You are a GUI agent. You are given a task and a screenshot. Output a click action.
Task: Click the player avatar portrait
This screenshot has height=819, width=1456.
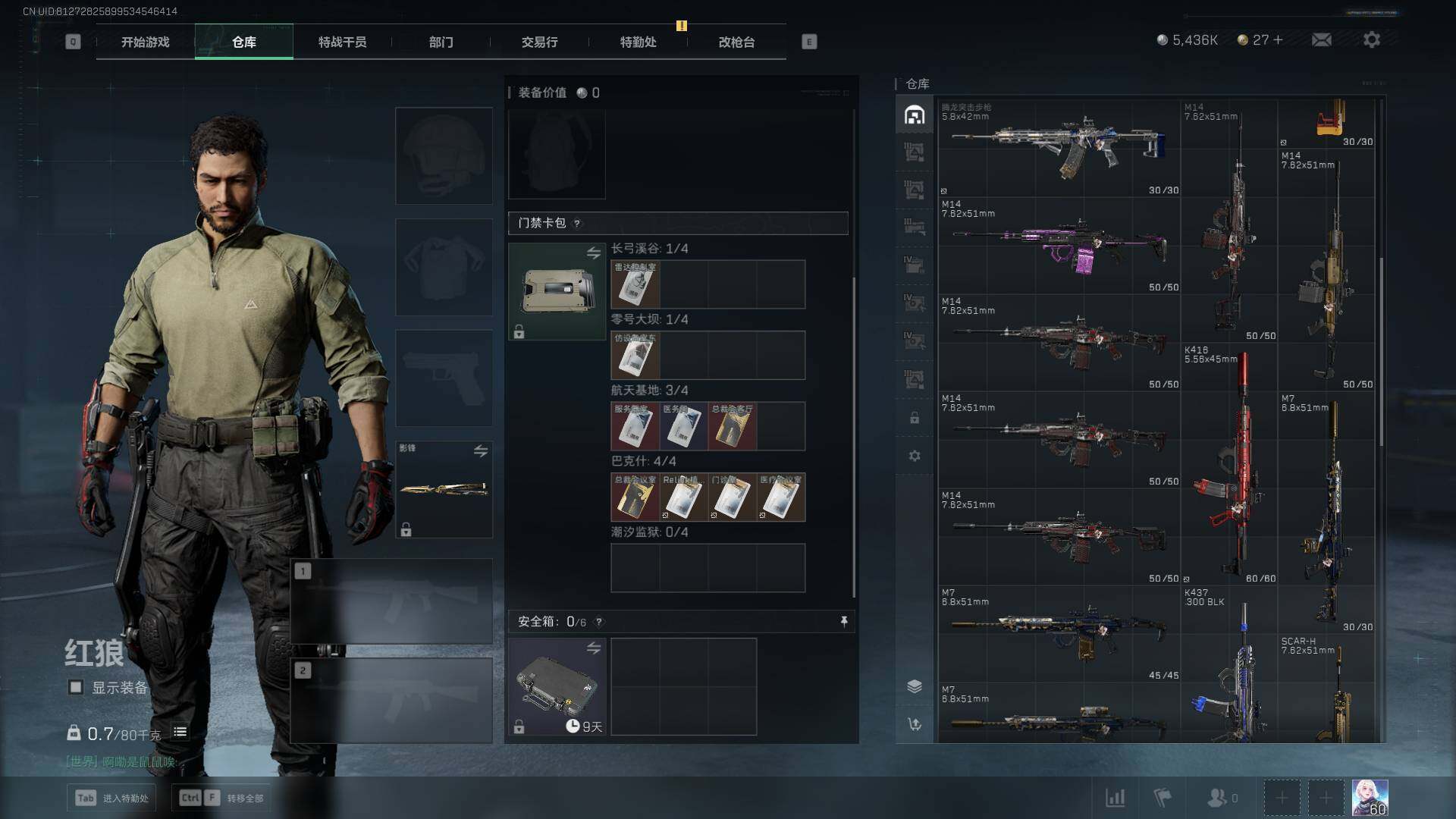pyautogui.click(x=1370, y=798)
